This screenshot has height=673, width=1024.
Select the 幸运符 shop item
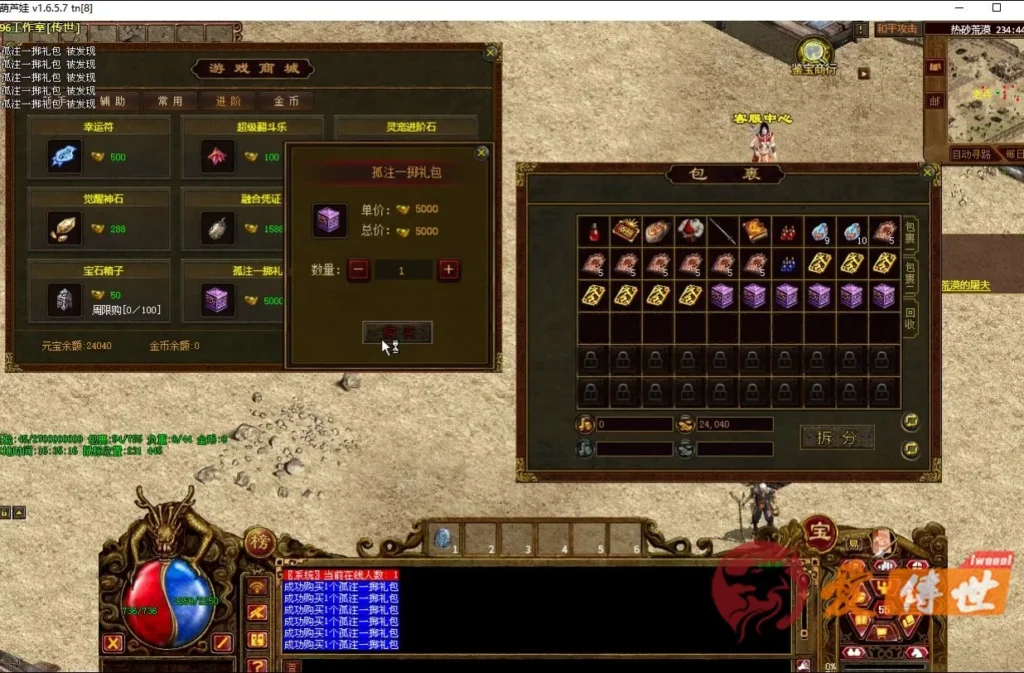(65, 157)
